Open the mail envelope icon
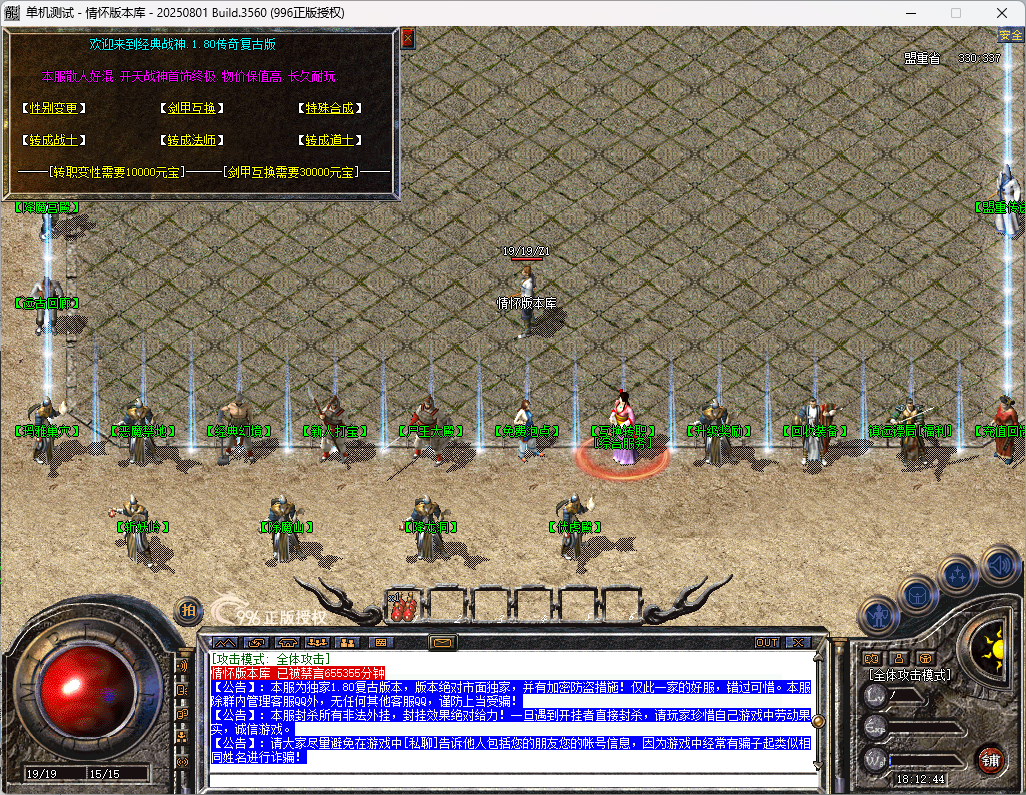Screen dimensions: 1026x795 (443, 642)
